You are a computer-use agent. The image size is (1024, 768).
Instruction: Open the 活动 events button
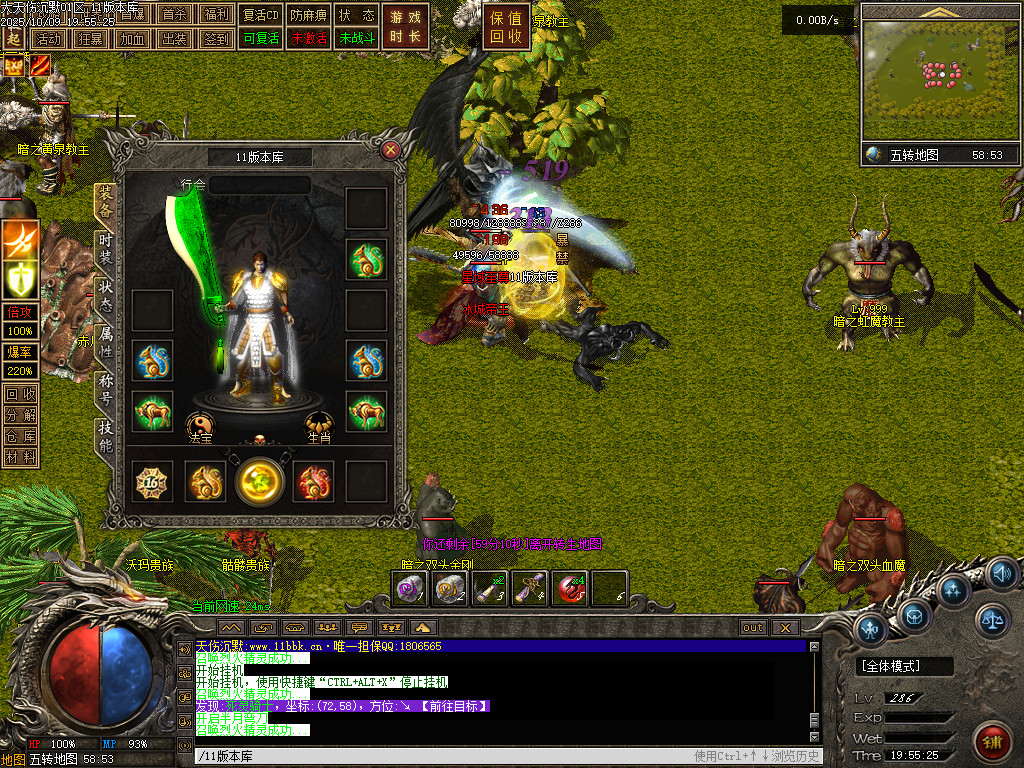(46, 38)
